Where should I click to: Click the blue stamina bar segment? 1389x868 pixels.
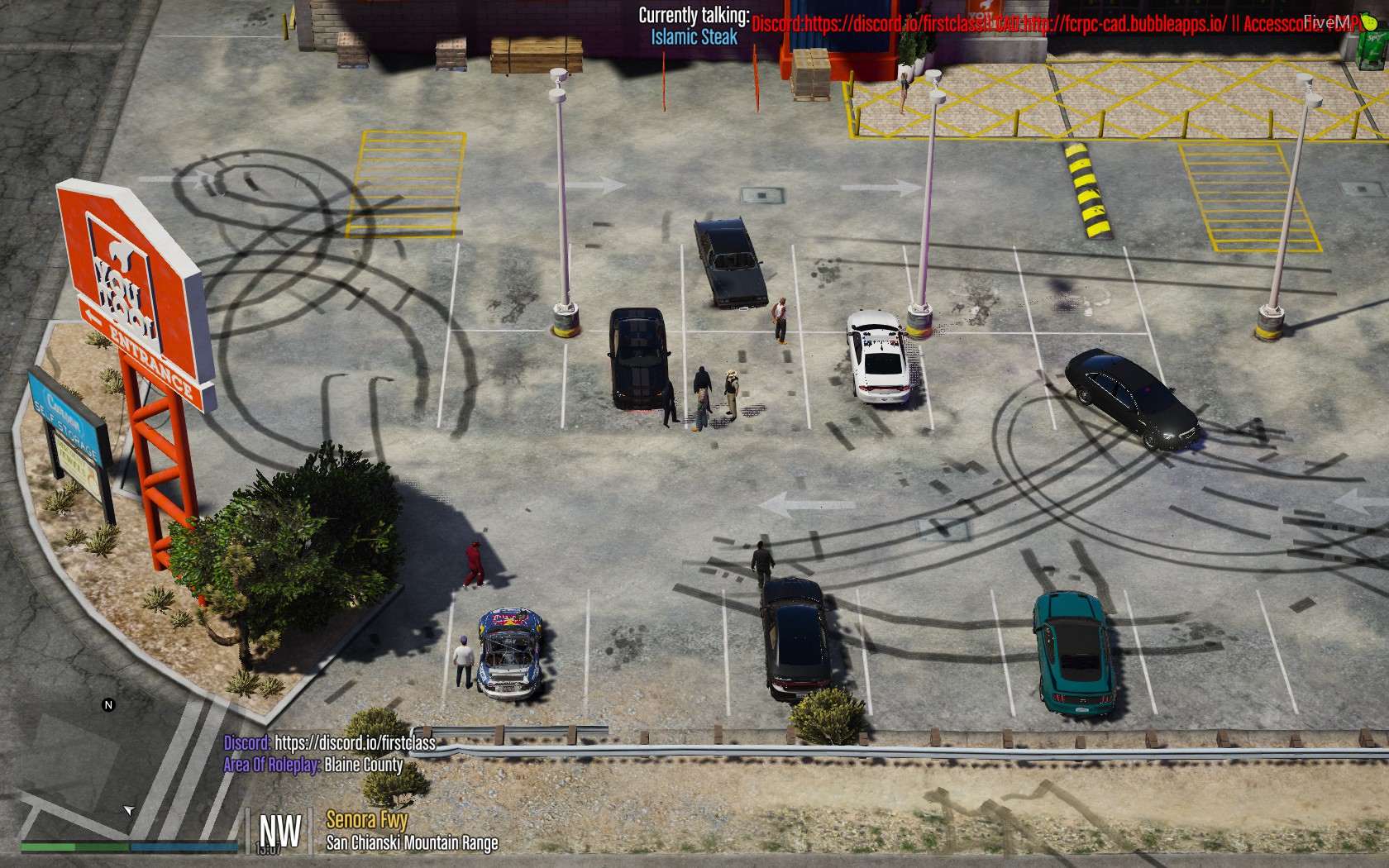tap(182, 847)
